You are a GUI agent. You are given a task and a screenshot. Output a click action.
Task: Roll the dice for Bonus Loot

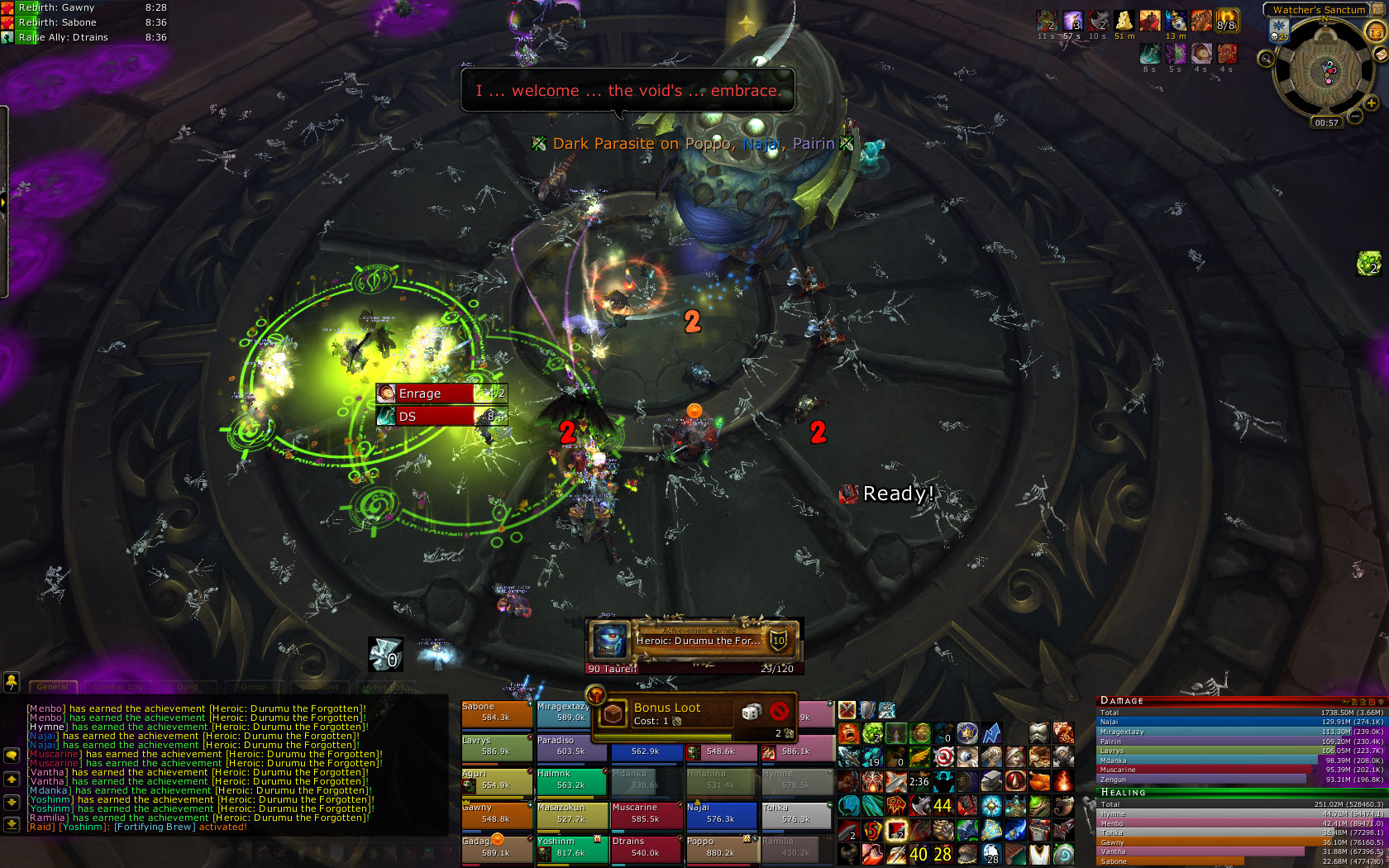[x=751, y=712]
